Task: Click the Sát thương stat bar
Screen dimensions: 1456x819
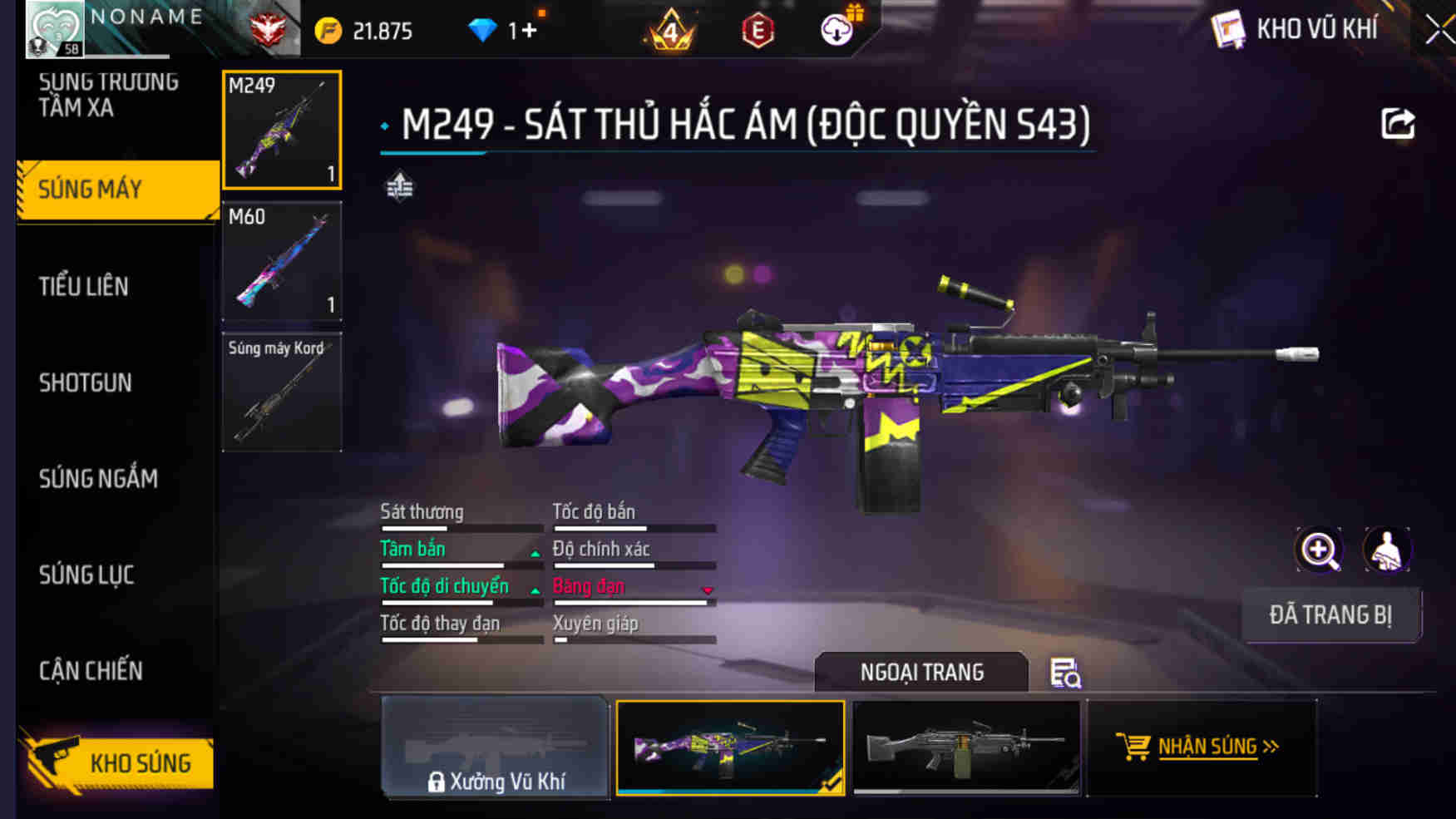Action: (x=461, y=527)
